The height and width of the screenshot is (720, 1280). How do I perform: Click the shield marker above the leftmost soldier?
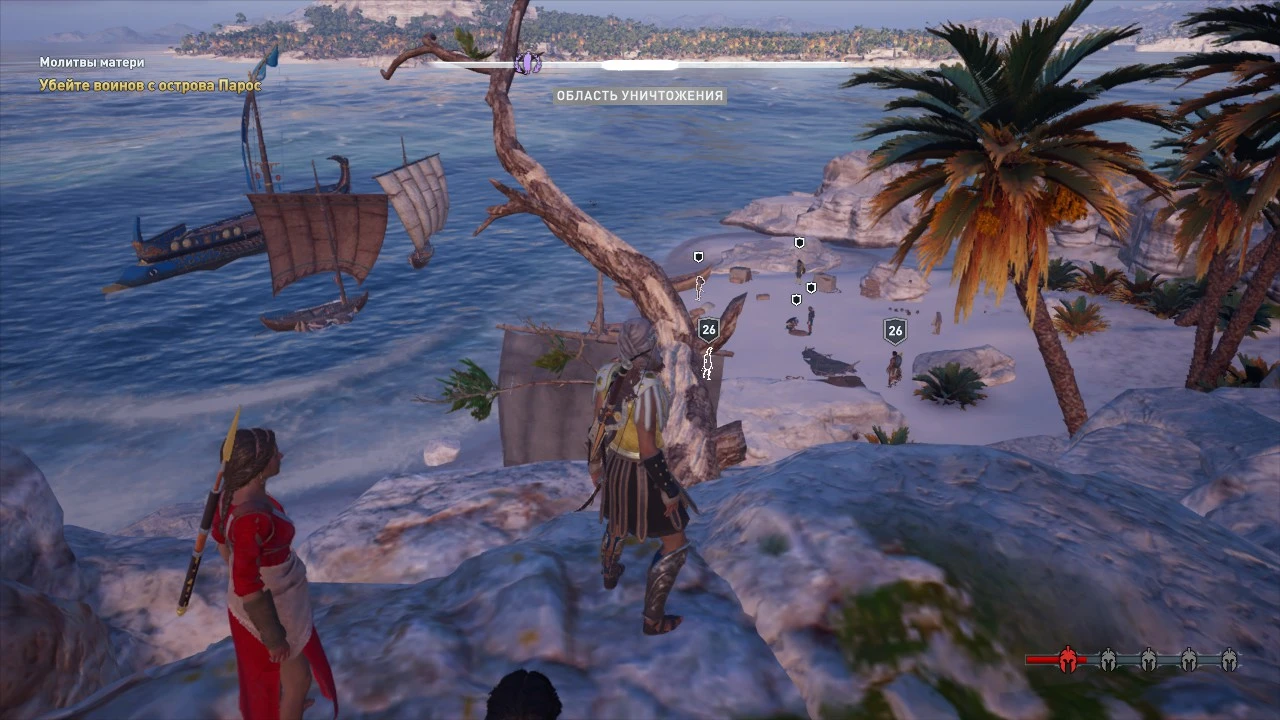click(x=698, y=257)
